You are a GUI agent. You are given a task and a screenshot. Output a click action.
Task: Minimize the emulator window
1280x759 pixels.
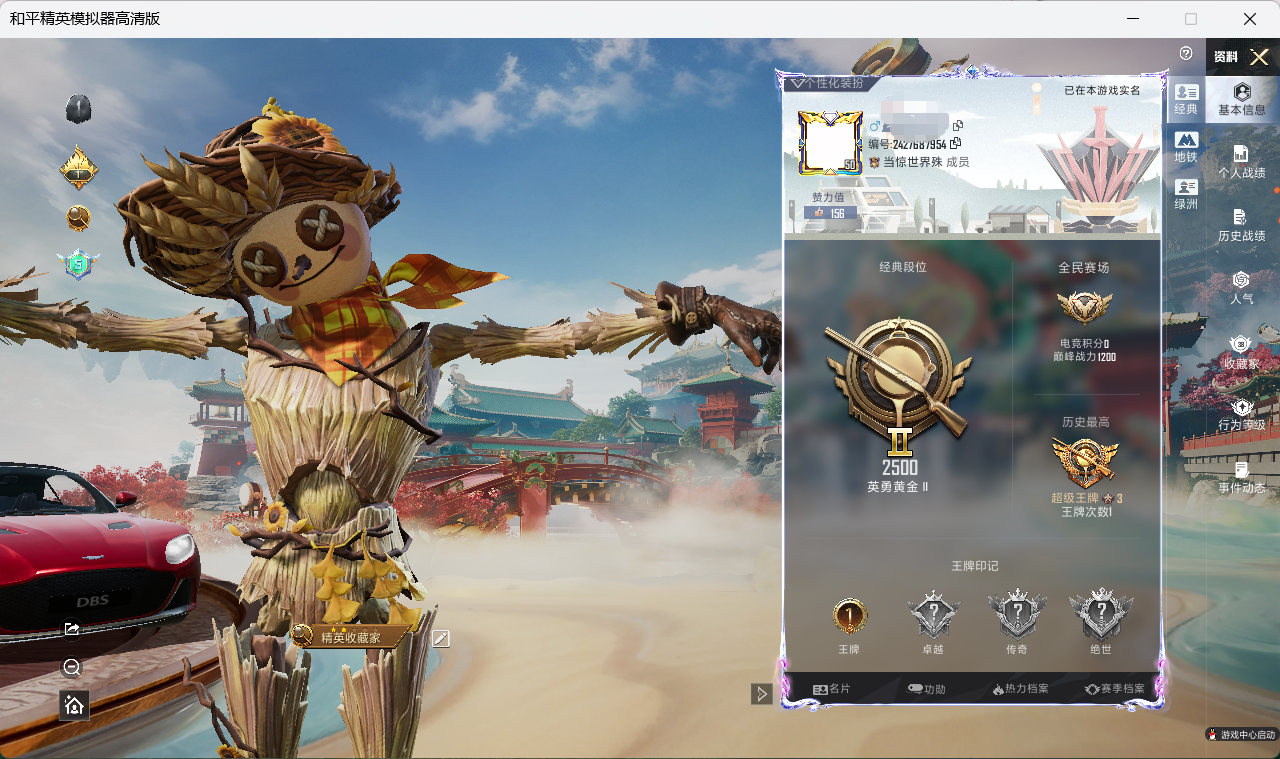tap(1133, 19)
